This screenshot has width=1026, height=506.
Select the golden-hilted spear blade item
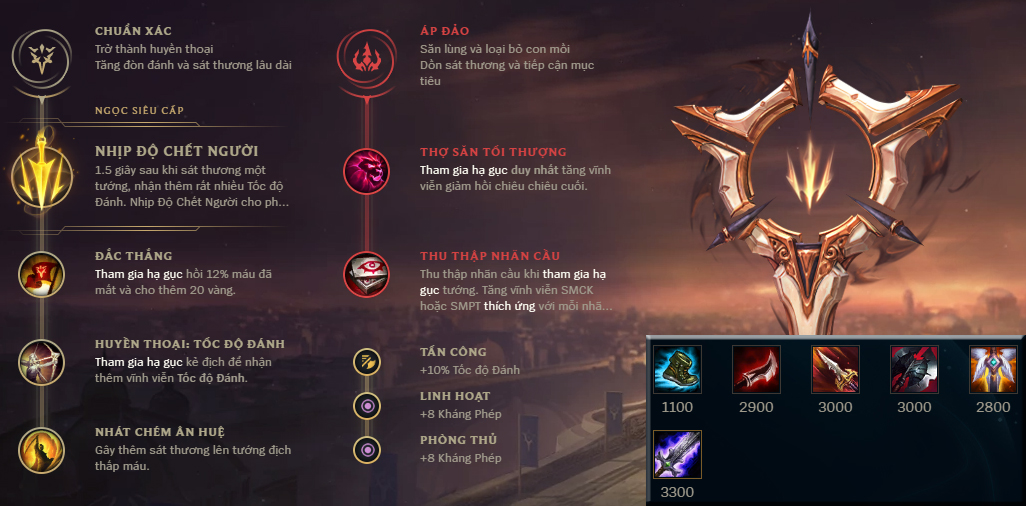[835, 369]
